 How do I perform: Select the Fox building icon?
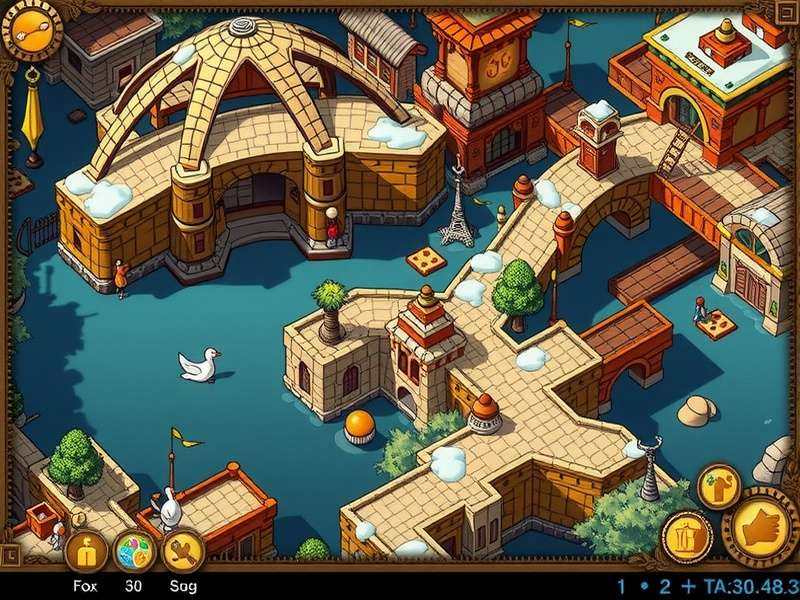[86, 549]
